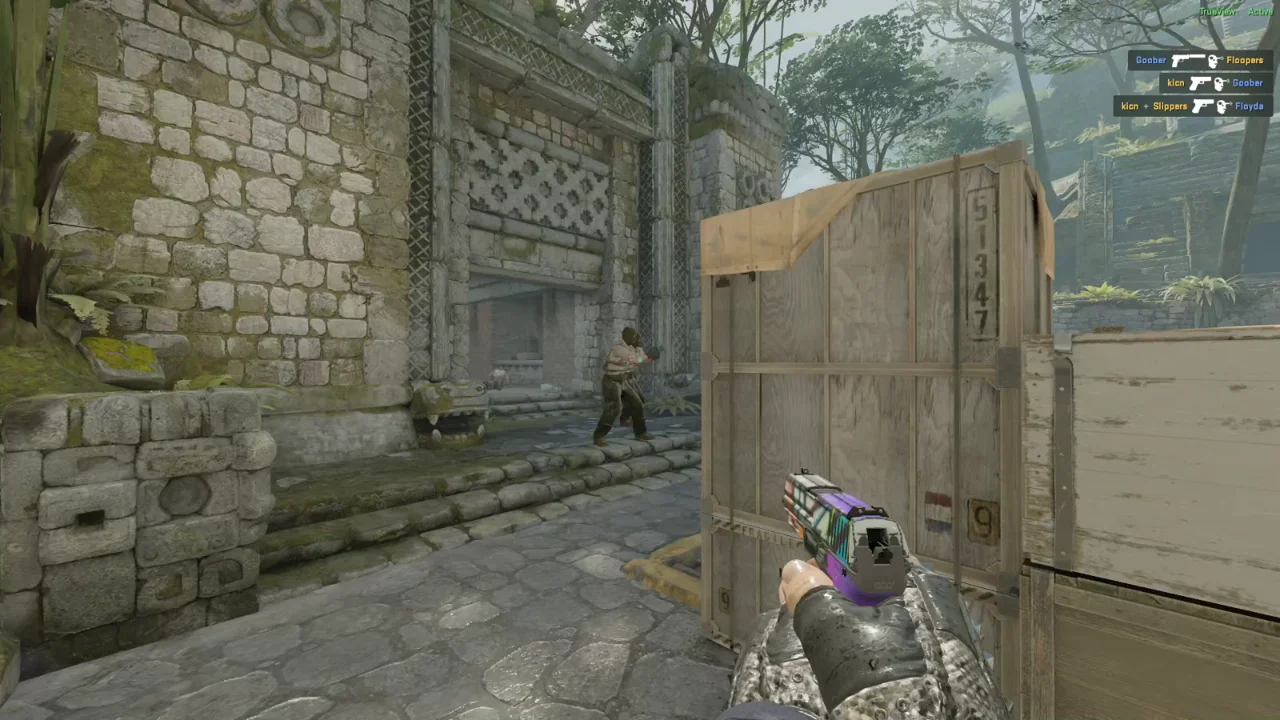
Task: Toggle the TrueView Active indicator
Action: point(1235,11)
